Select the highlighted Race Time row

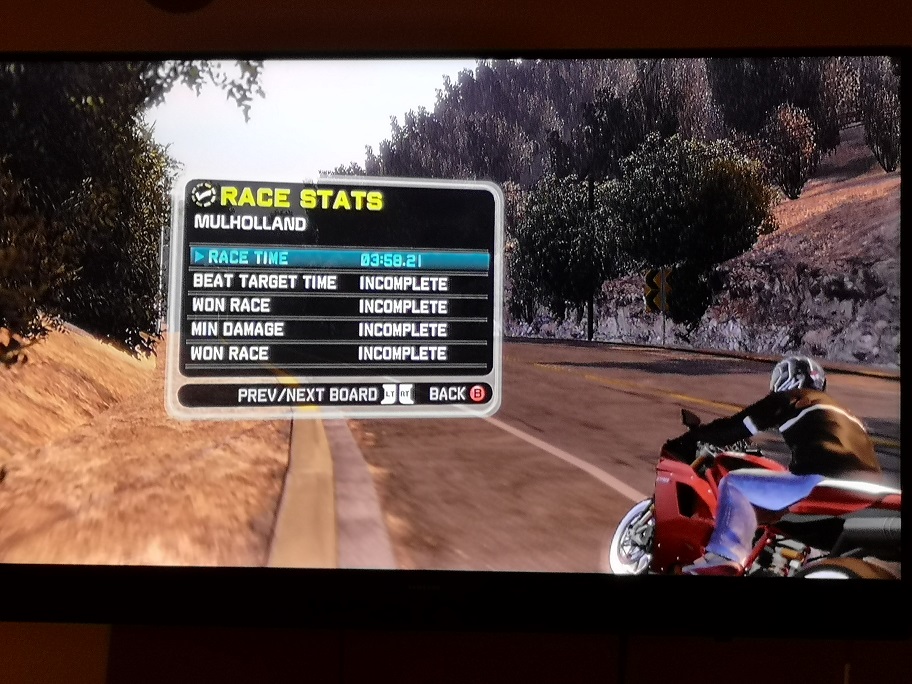tap(338, 259)
